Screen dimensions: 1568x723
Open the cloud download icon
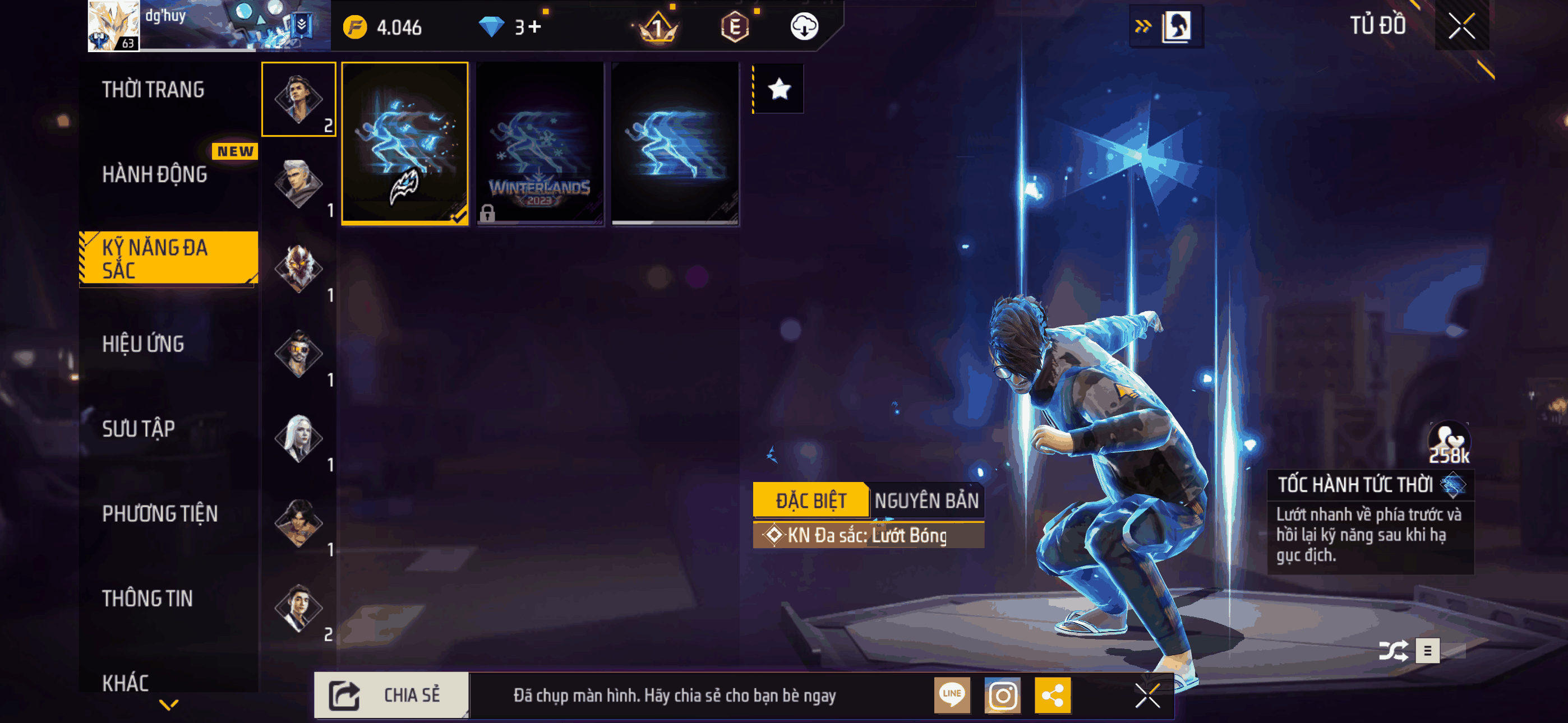pos(804,27)
